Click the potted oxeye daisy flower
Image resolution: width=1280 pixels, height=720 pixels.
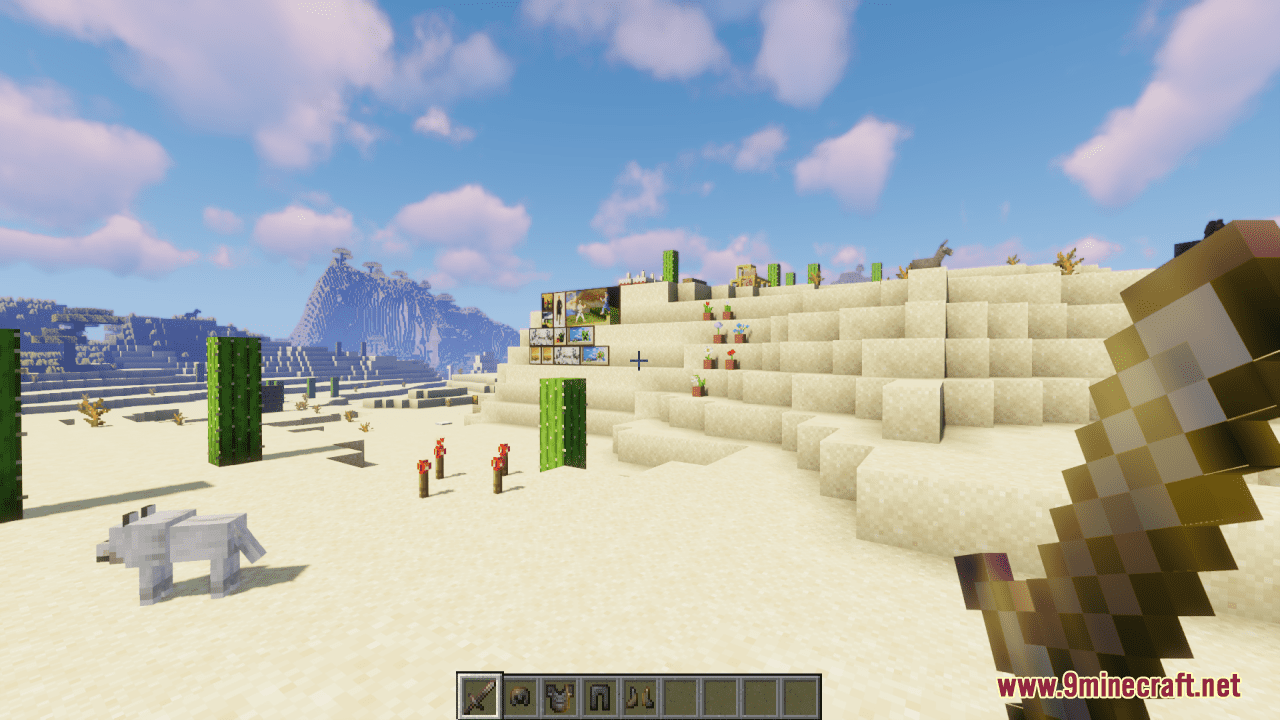tap(708, 350)
